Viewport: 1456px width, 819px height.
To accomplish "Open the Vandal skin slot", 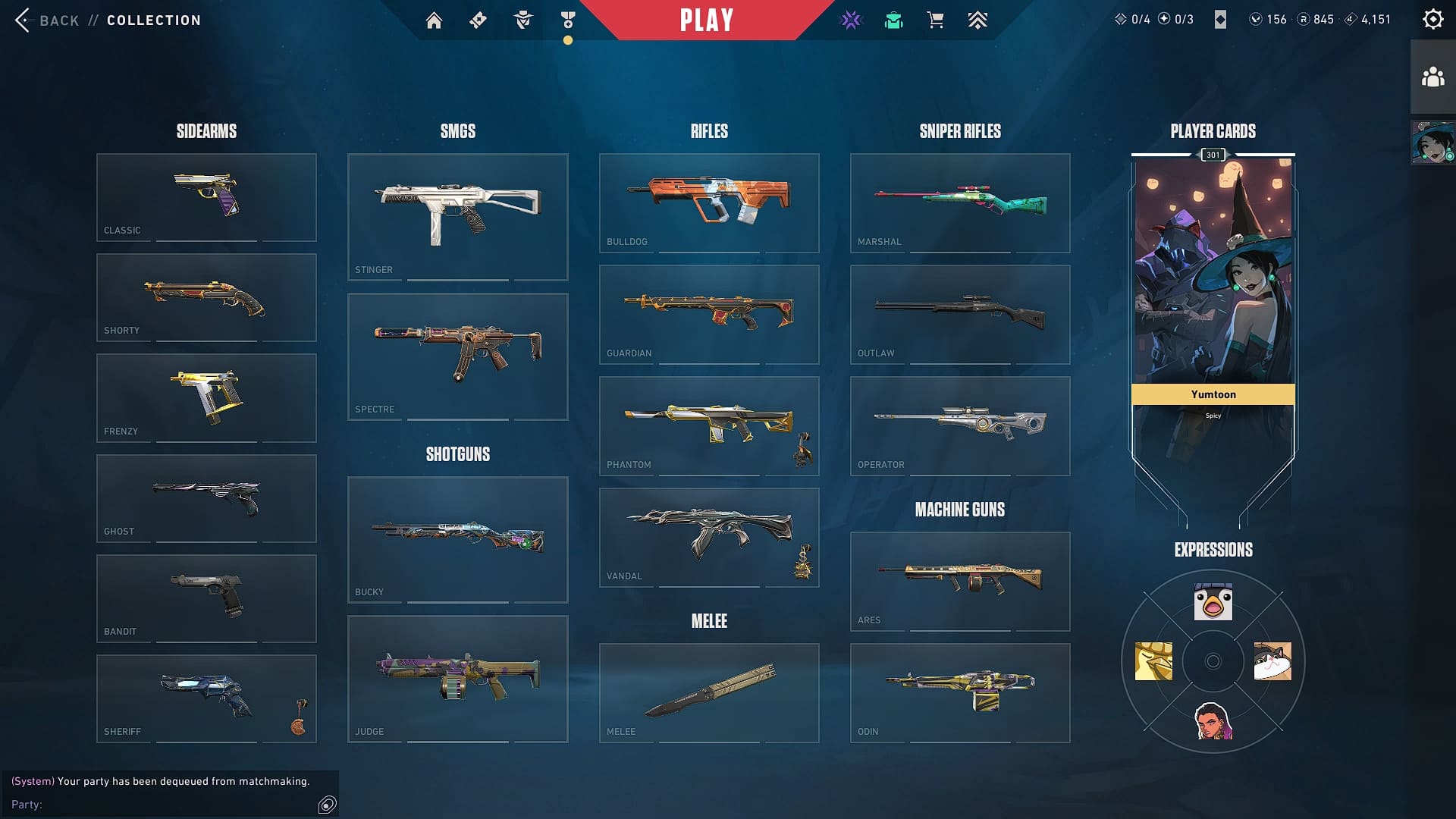I will pyautogui.click(x=708, y=537).
